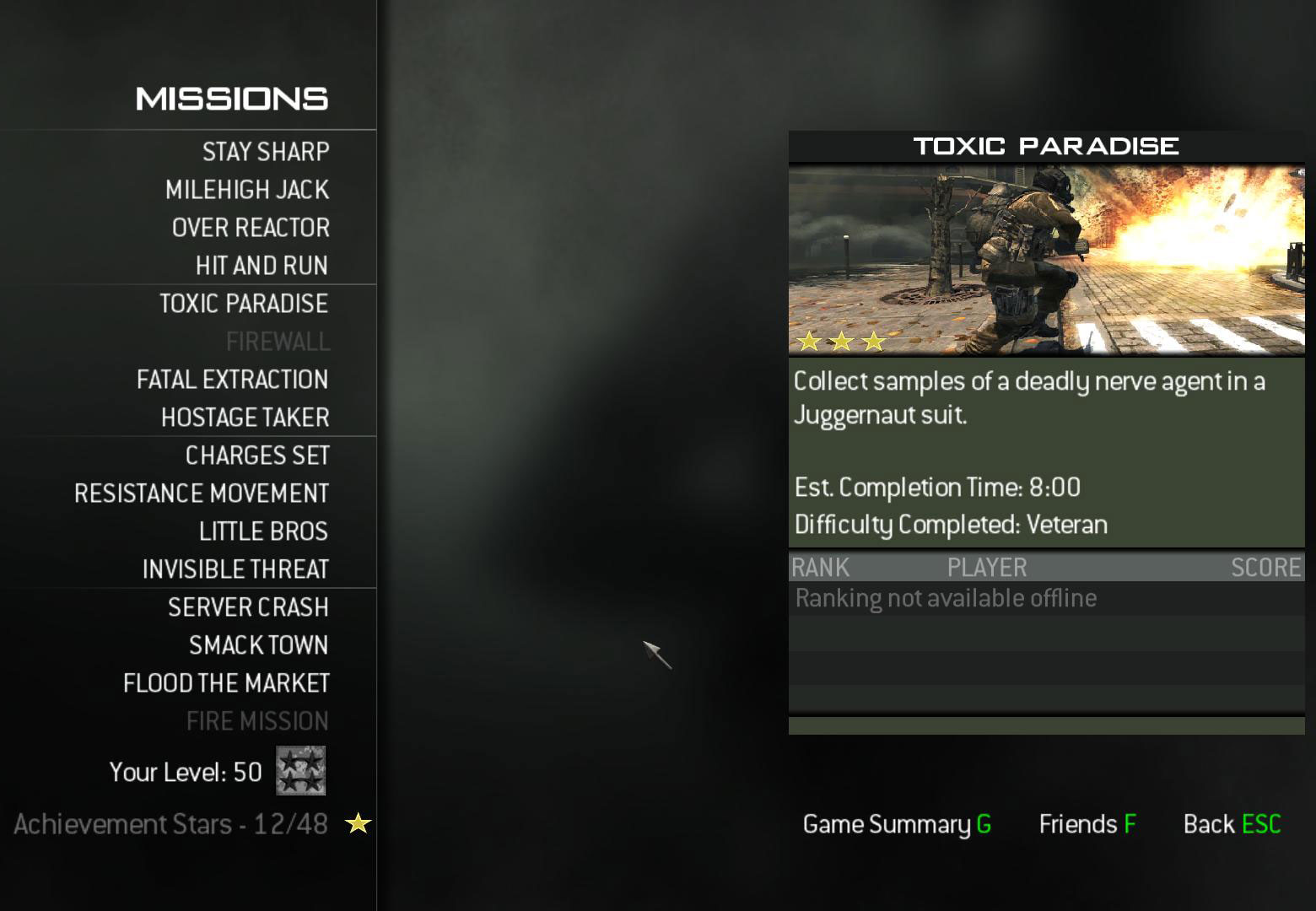Click the Toxic Paradise preview thumbnail
This screenshot has width=1316, height=911.
click(1046, 259)
